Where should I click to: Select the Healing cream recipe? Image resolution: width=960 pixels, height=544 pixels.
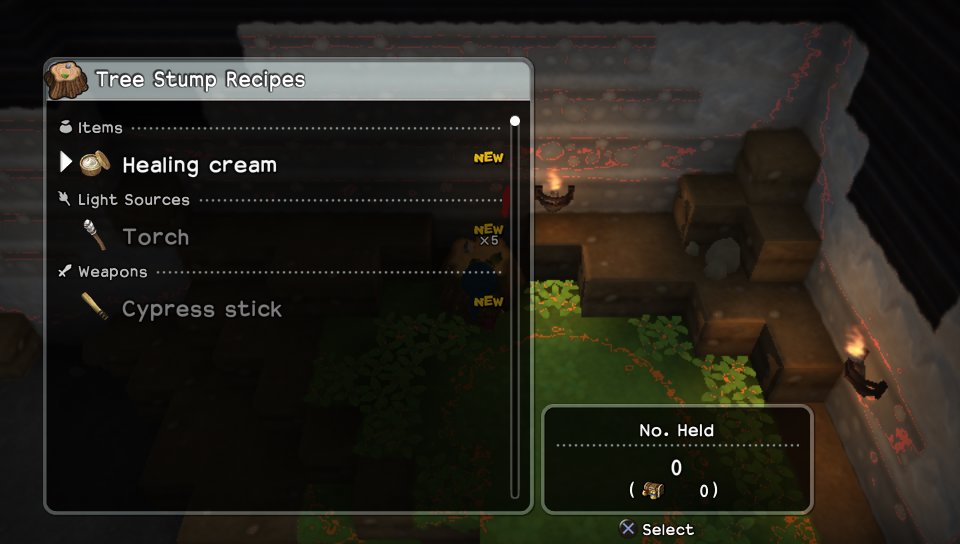pos(199,165)
